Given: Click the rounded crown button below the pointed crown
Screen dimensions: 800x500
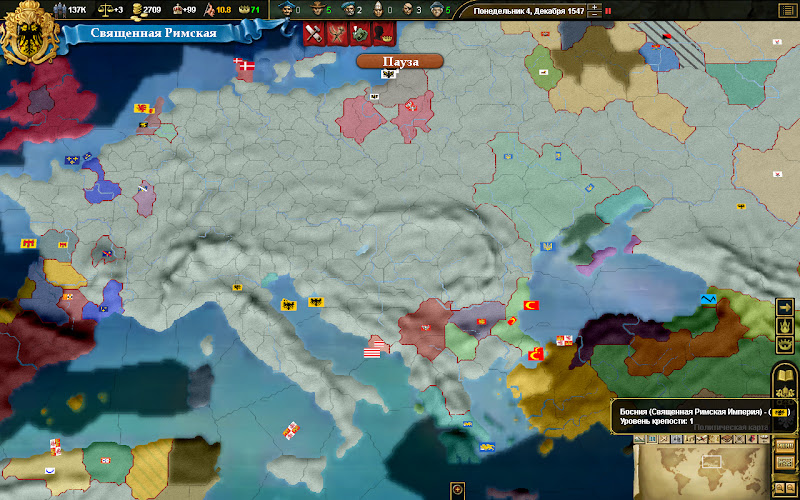Looking at the screenshot, I should (x=784, y=344).
